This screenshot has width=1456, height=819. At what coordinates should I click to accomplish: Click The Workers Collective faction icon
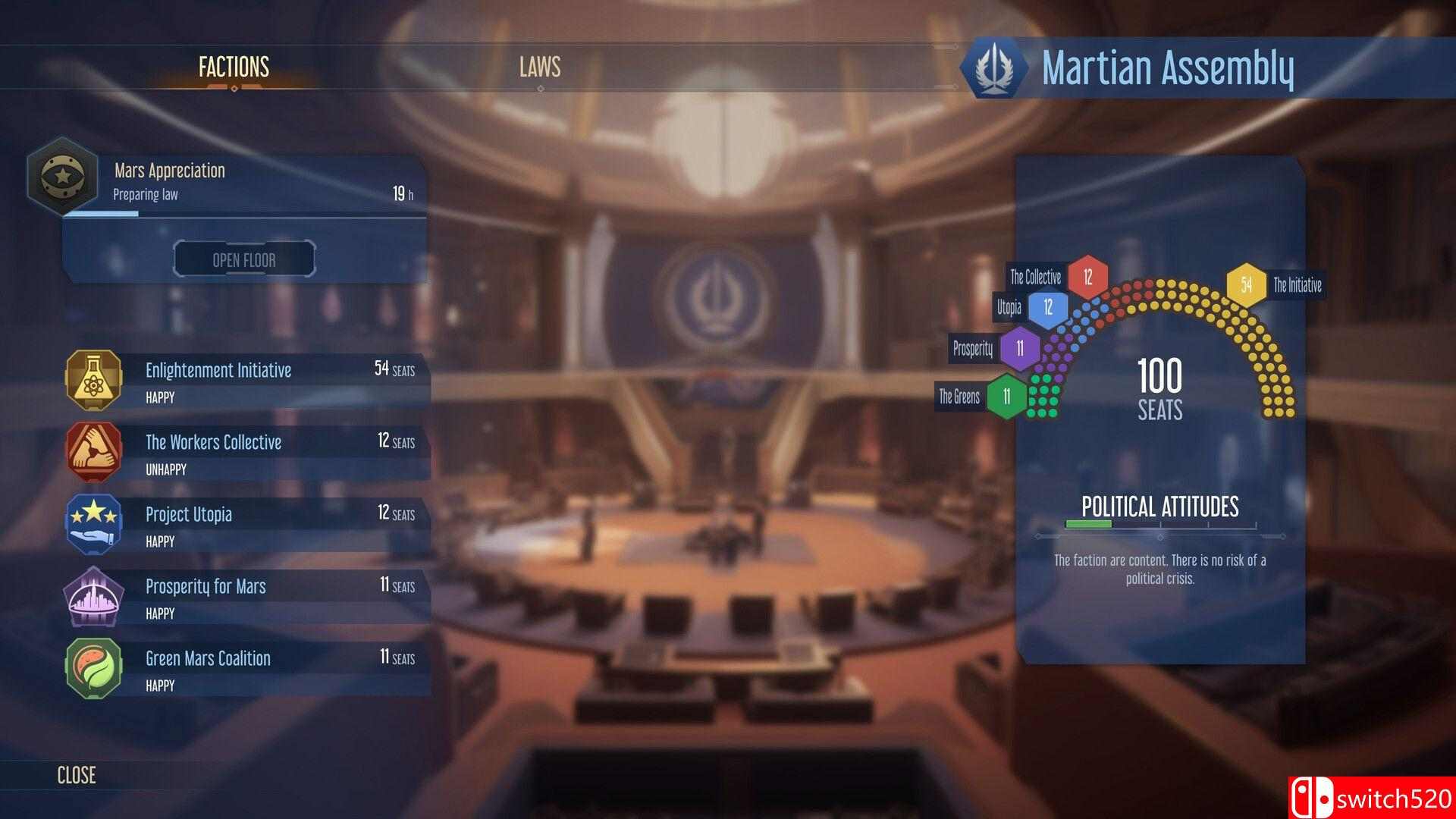pos(93,452)
